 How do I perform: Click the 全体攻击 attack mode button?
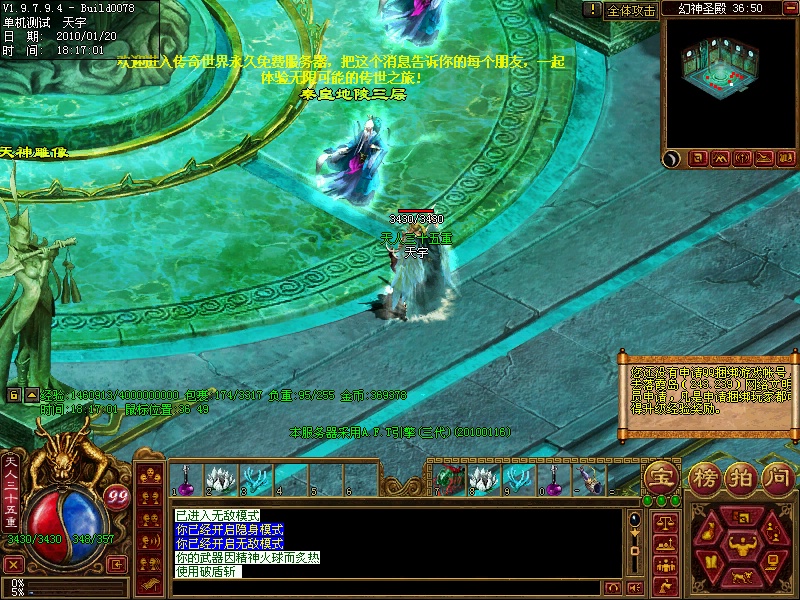click(x=631, y=10)
